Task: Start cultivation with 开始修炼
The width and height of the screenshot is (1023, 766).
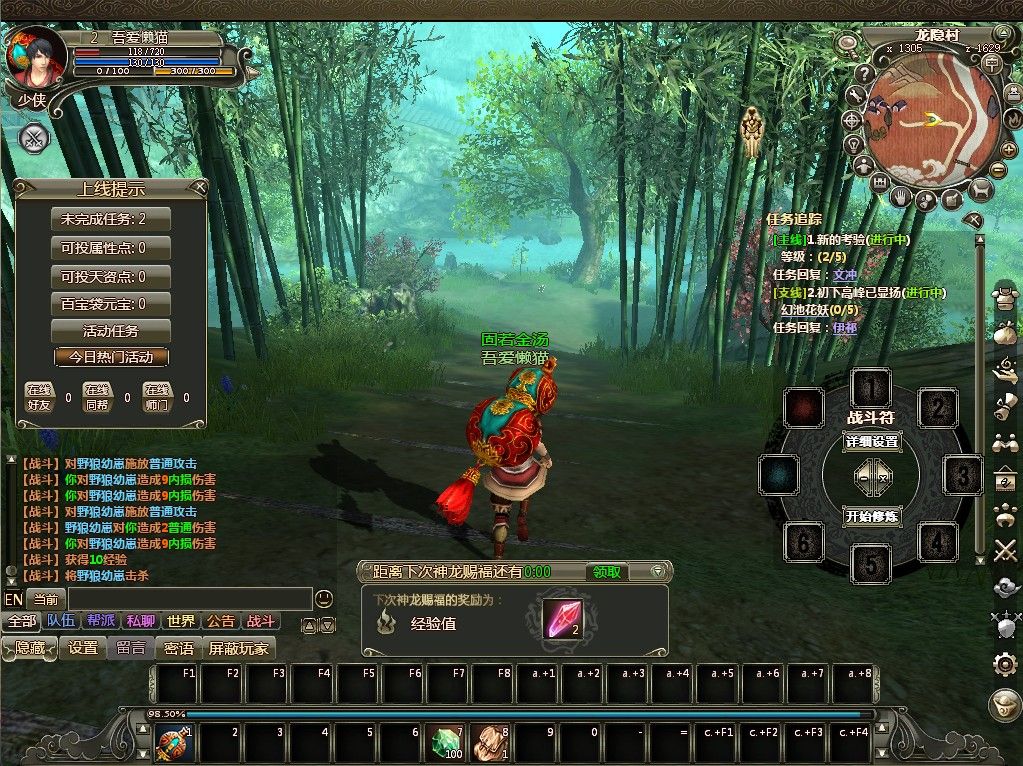Action: coord(872,517)
